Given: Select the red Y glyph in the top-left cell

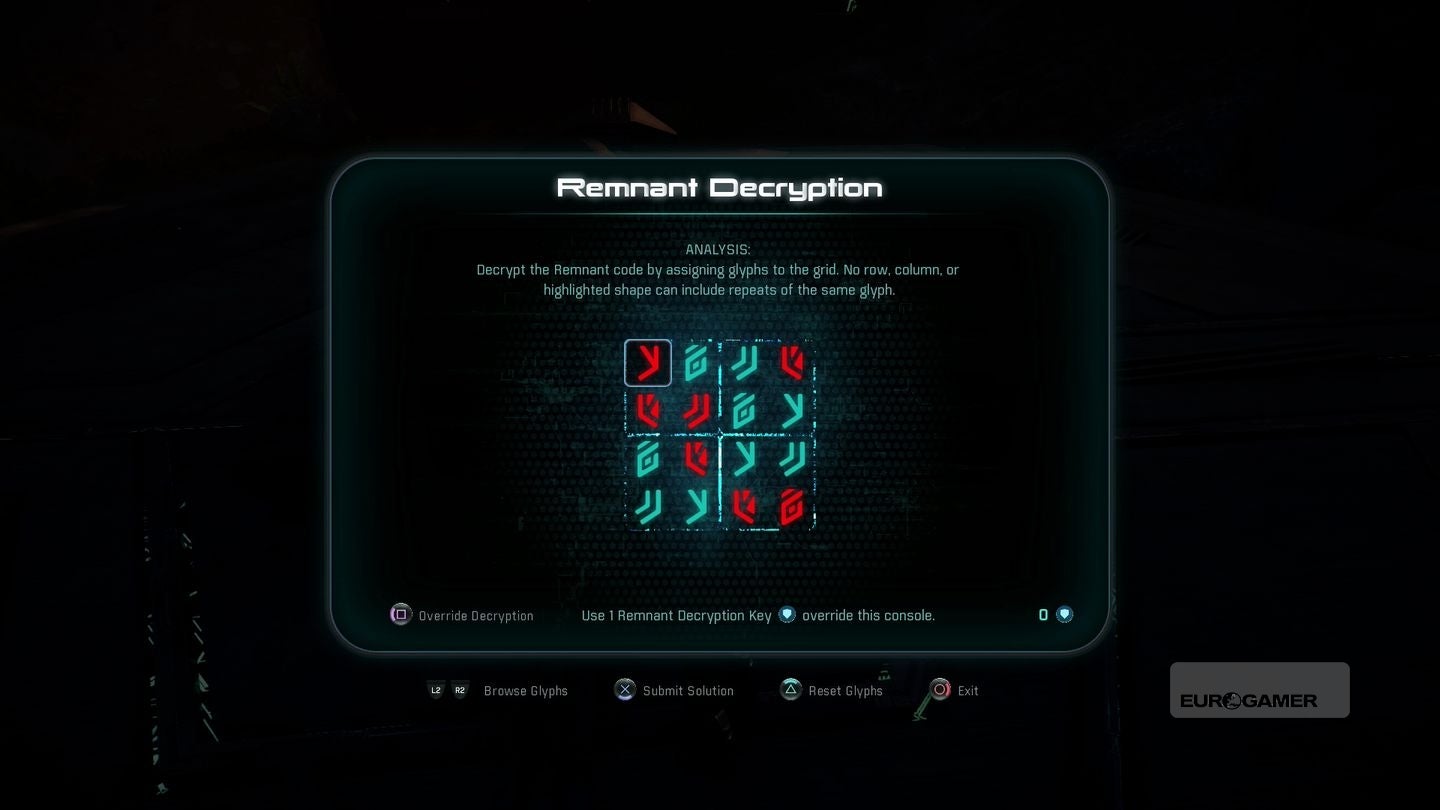Looking at the screenshot, I should pos(648,363).
